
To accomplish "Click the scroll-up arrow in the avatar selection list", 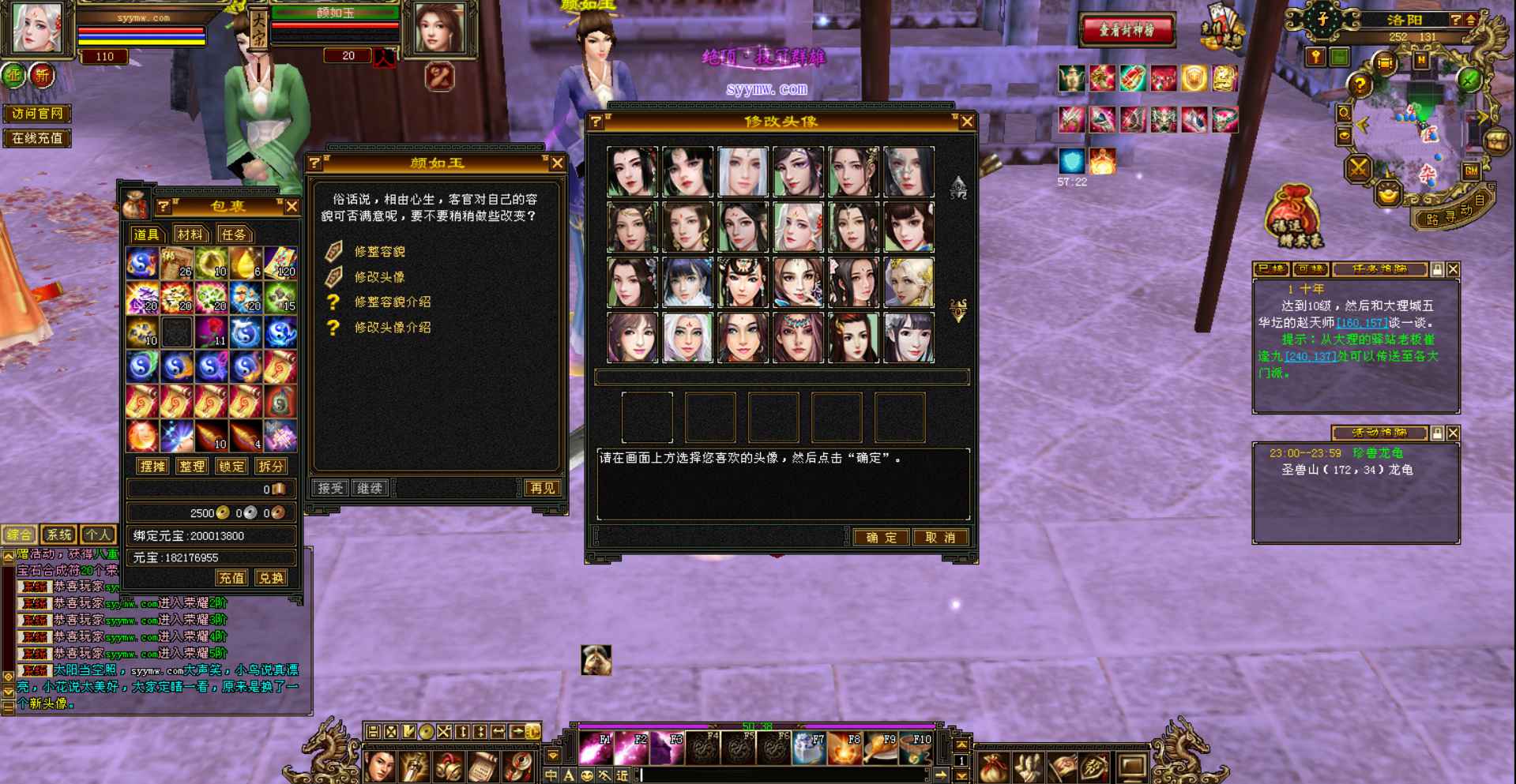I will (x=957, y=187).
